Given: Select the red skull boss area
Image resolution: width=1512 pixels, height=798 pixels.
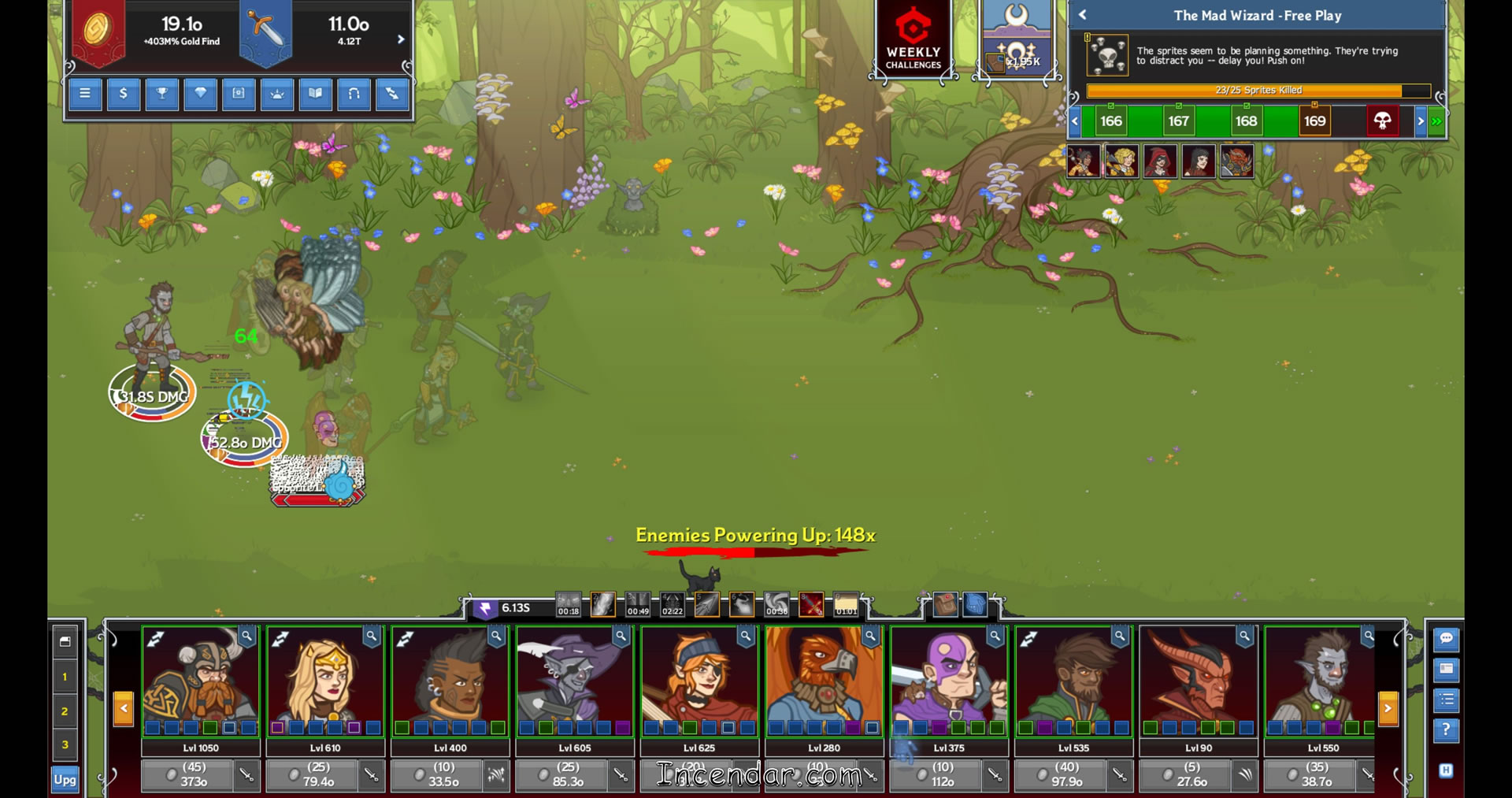Looking at the screenshot, I should (1382, 121).
